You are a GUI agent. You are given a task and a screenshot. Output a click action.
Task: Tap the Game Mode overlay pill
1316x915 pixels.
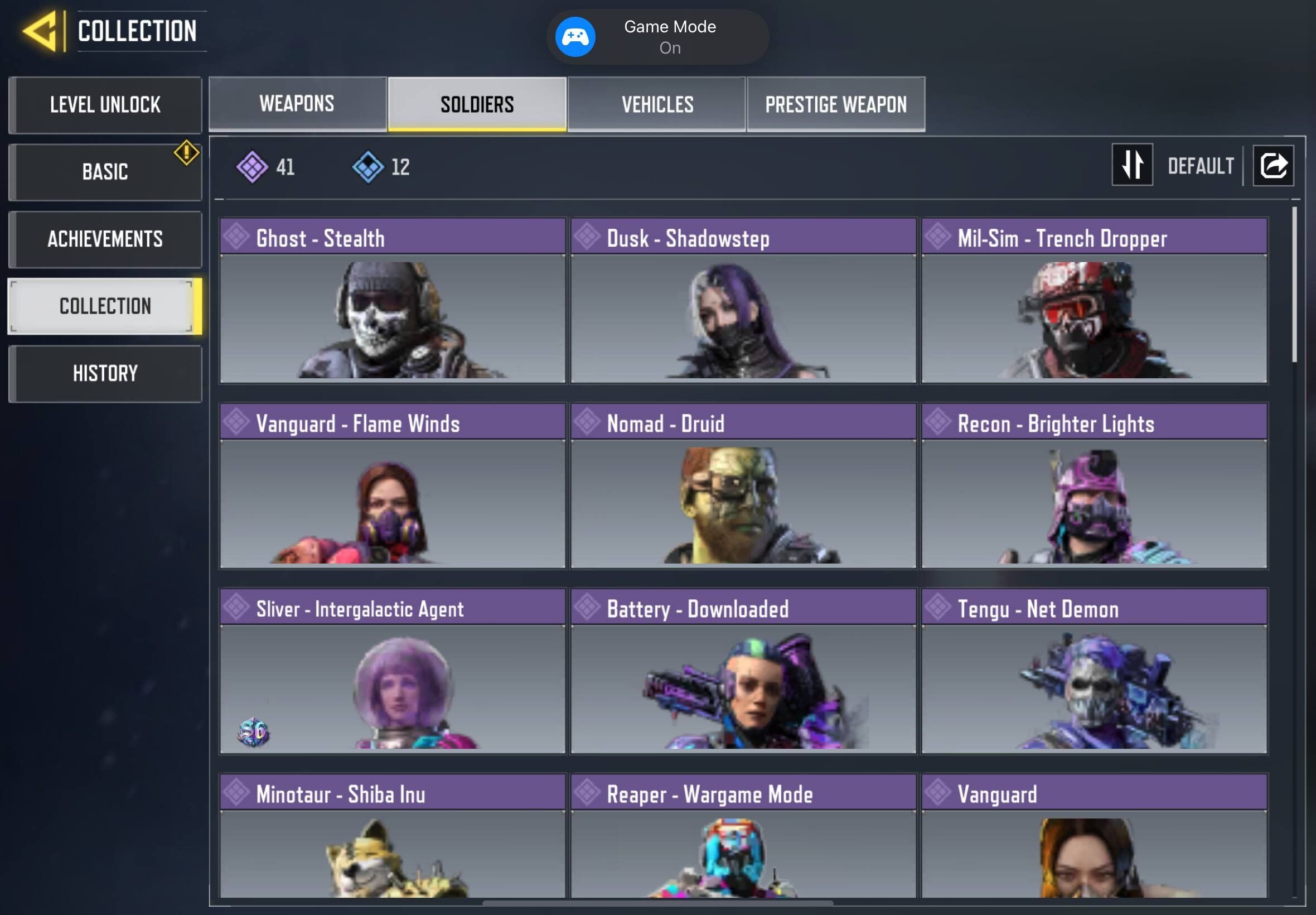657,37
